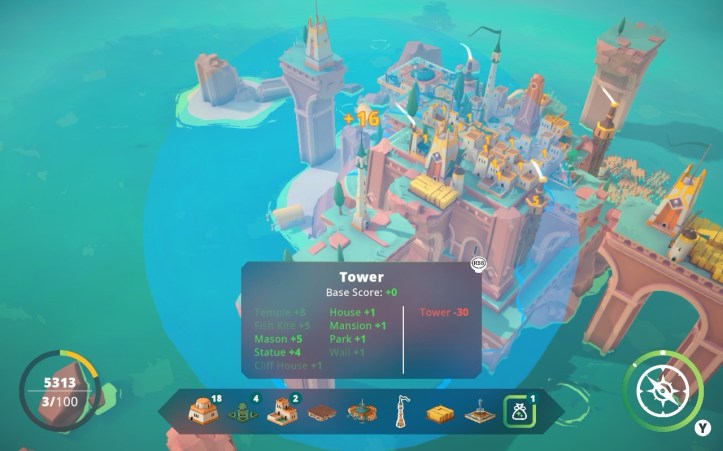This screenshot has width=723, height=451.
Task: Select the flat brown platform building
Action: point(321,412)
